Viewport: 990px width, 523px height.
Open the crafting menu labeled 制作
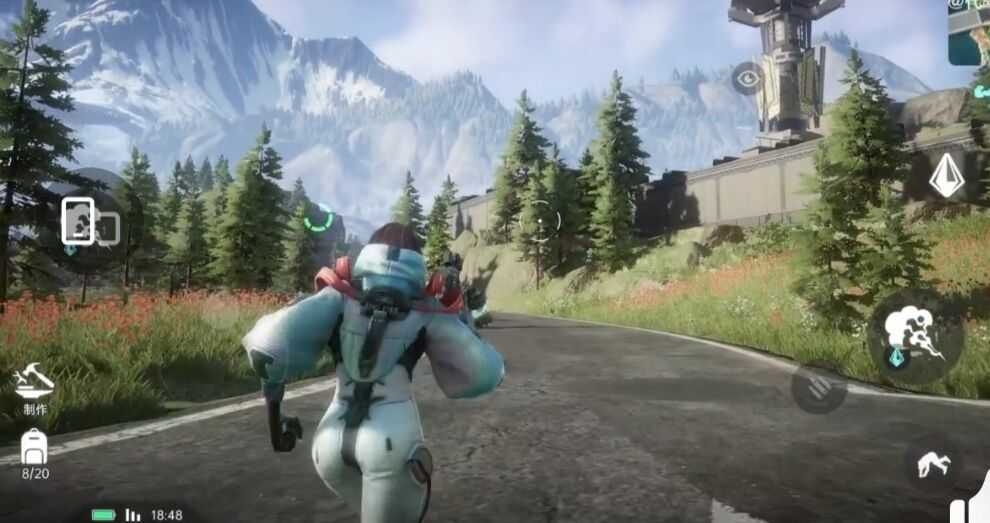(x=34, y=385)
